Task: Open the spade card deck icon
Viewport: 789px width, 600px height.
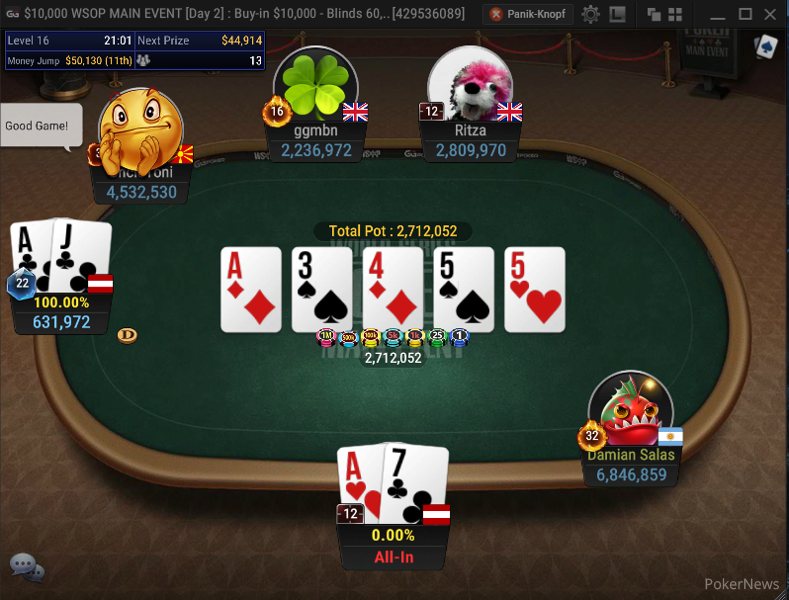Action: [765, 46]
